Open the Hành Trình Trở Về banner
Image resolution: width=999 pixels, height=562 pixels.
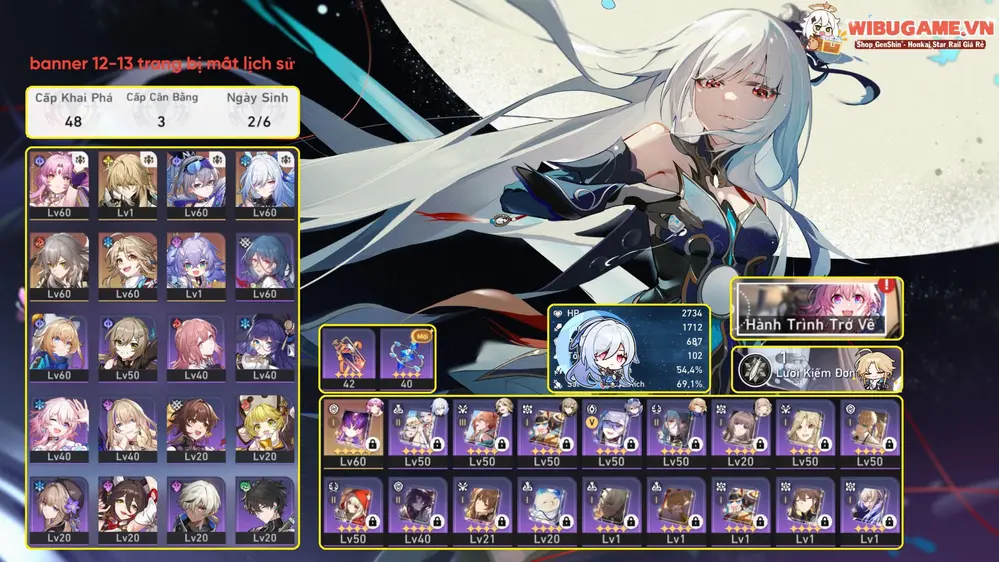click(x=817, y=310)
